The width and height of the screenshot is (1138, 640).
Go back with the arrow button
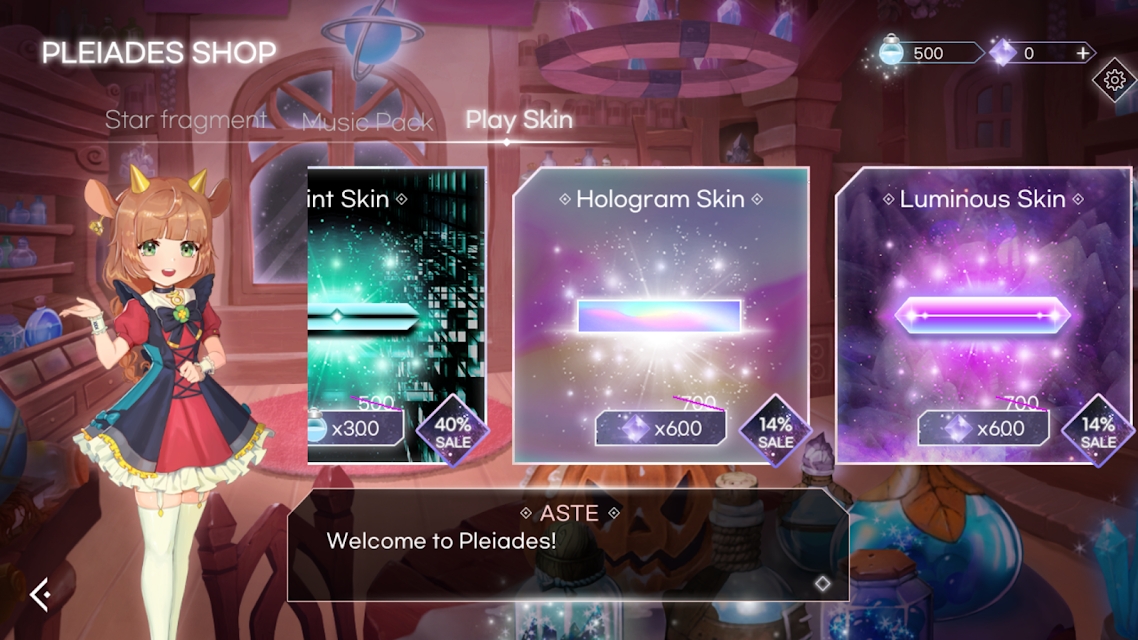point(40,595)
